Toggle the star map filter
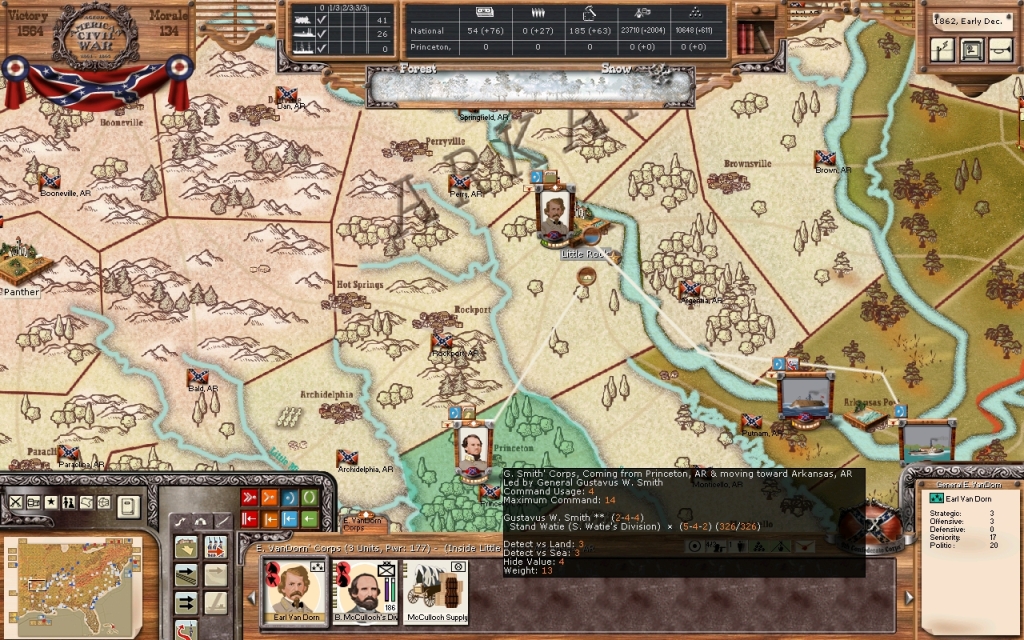This screenshot has height=640, width=1024. (x=51, y=502)
